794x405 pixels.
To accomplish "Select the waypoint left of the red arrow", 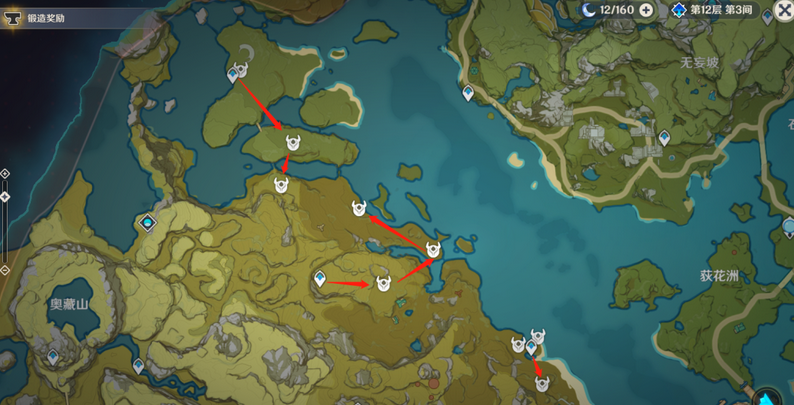I will coord(320,279).
